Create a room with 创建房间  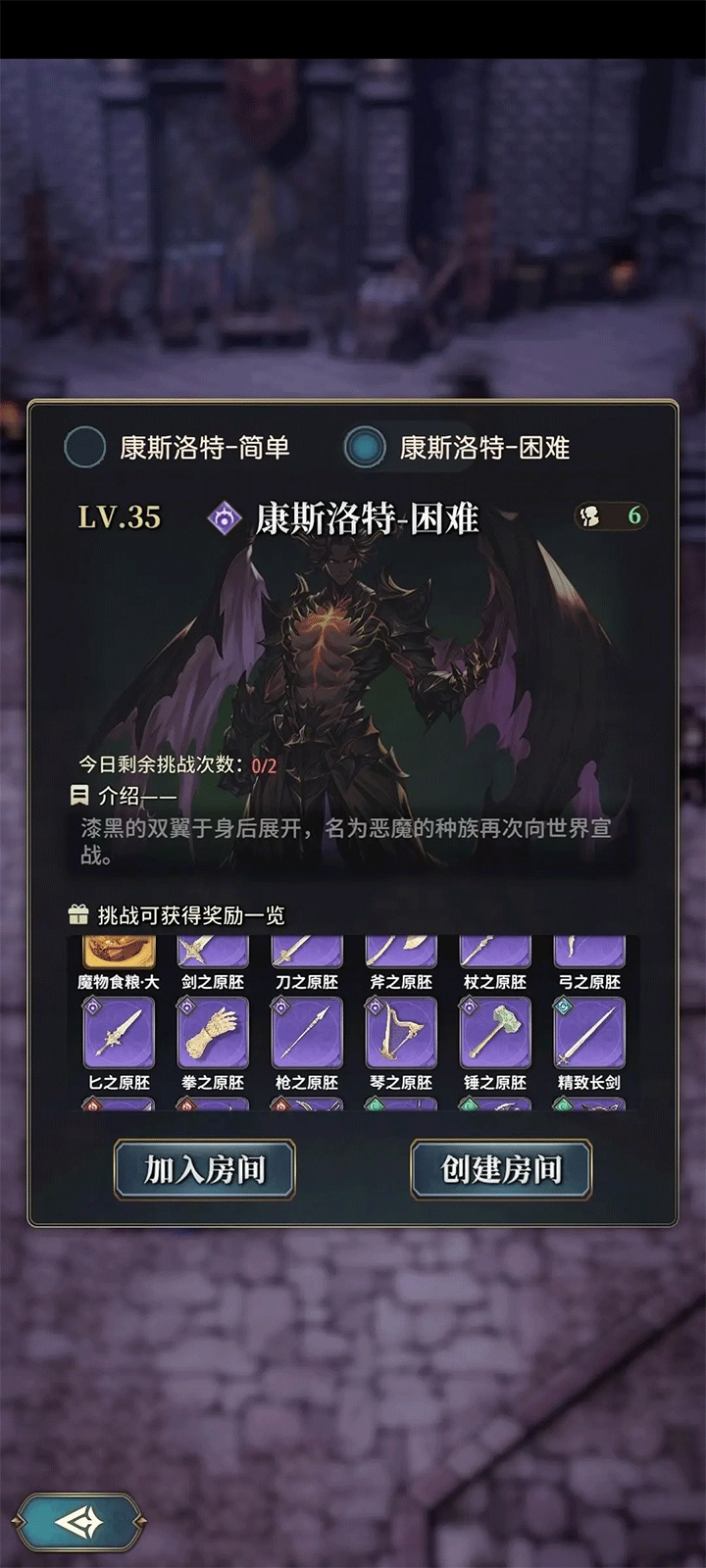pyautogui.click(x=501, y=1169)
